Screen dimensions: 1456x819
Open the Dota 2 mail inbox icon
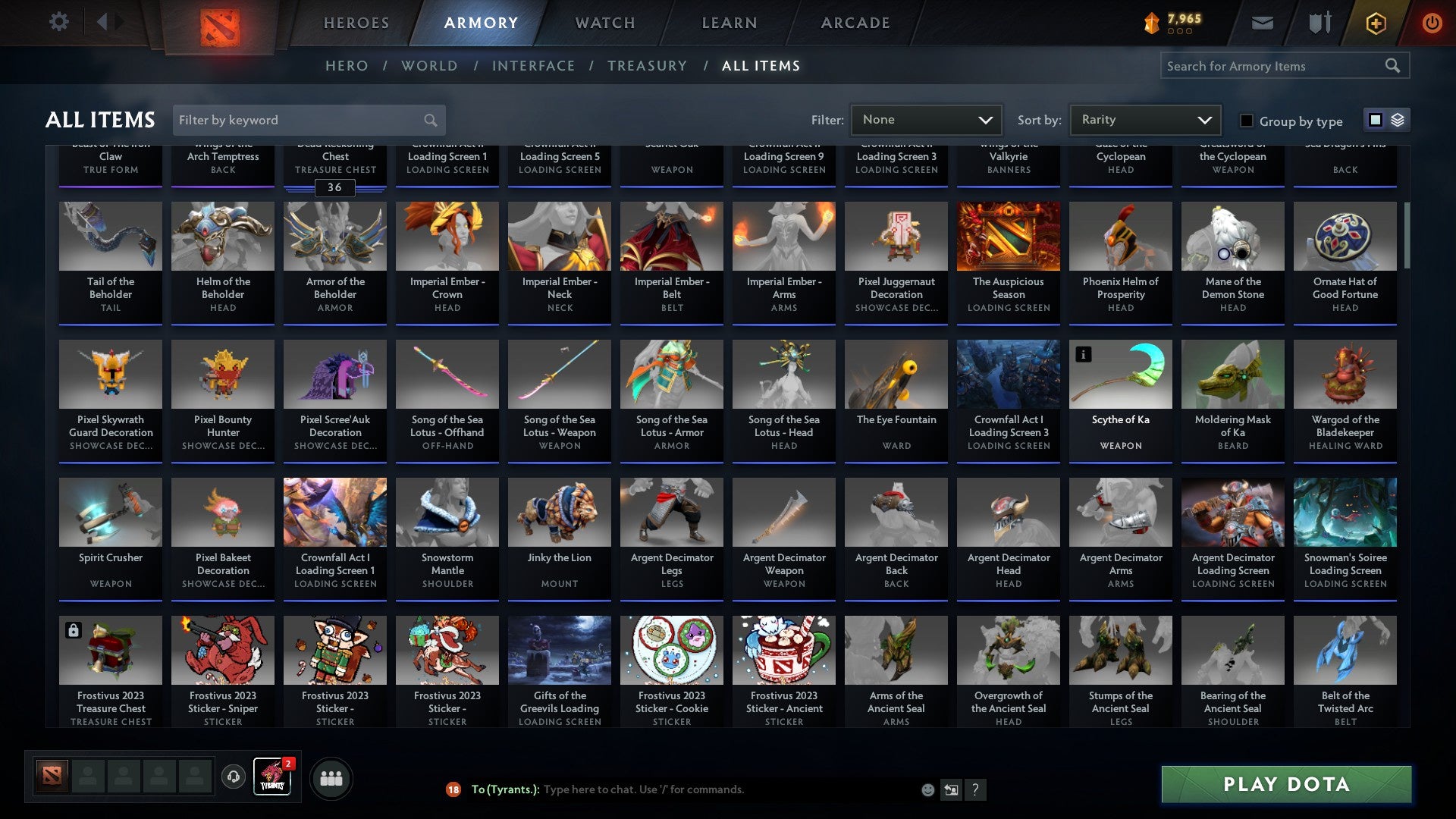1262,23
